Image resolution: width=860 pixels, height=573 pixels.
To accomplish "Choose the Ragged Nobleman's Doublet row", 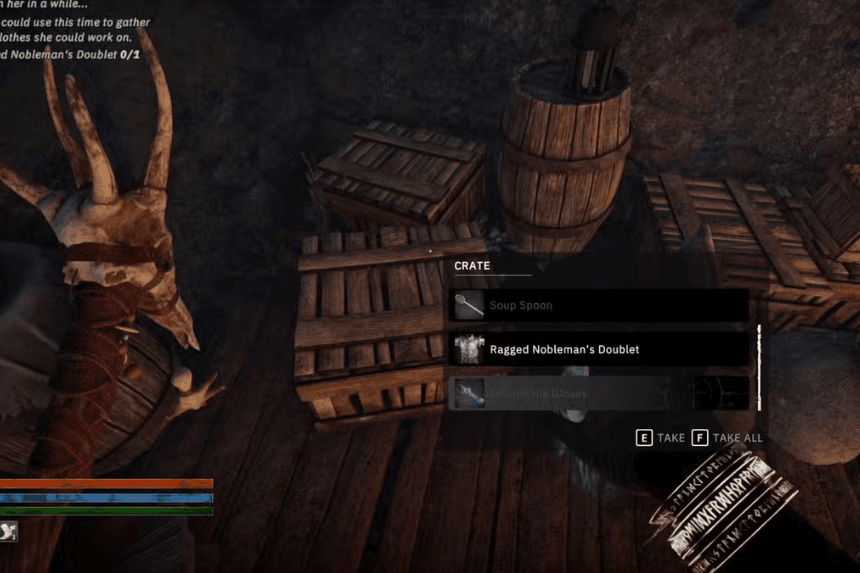I will point(598,349).
